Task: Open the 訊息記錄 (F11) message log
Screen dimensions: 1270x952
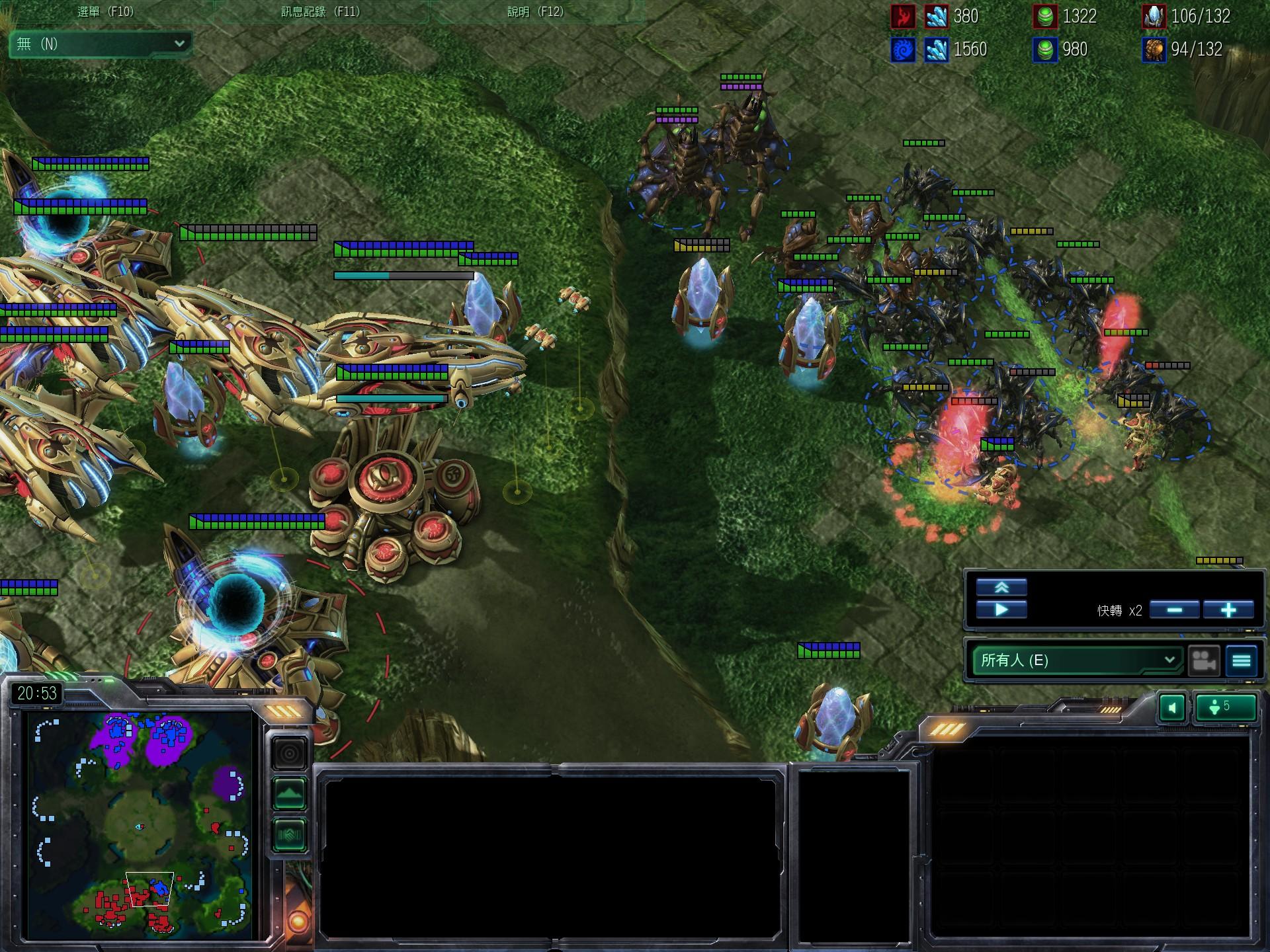Action: pyautogui.click(x=319, y=11)
